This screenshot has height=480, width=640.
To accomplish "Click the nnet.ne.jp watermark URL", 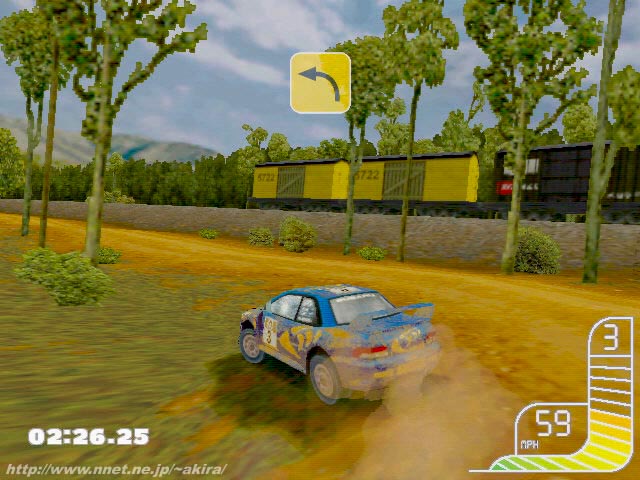I will 117,469.
